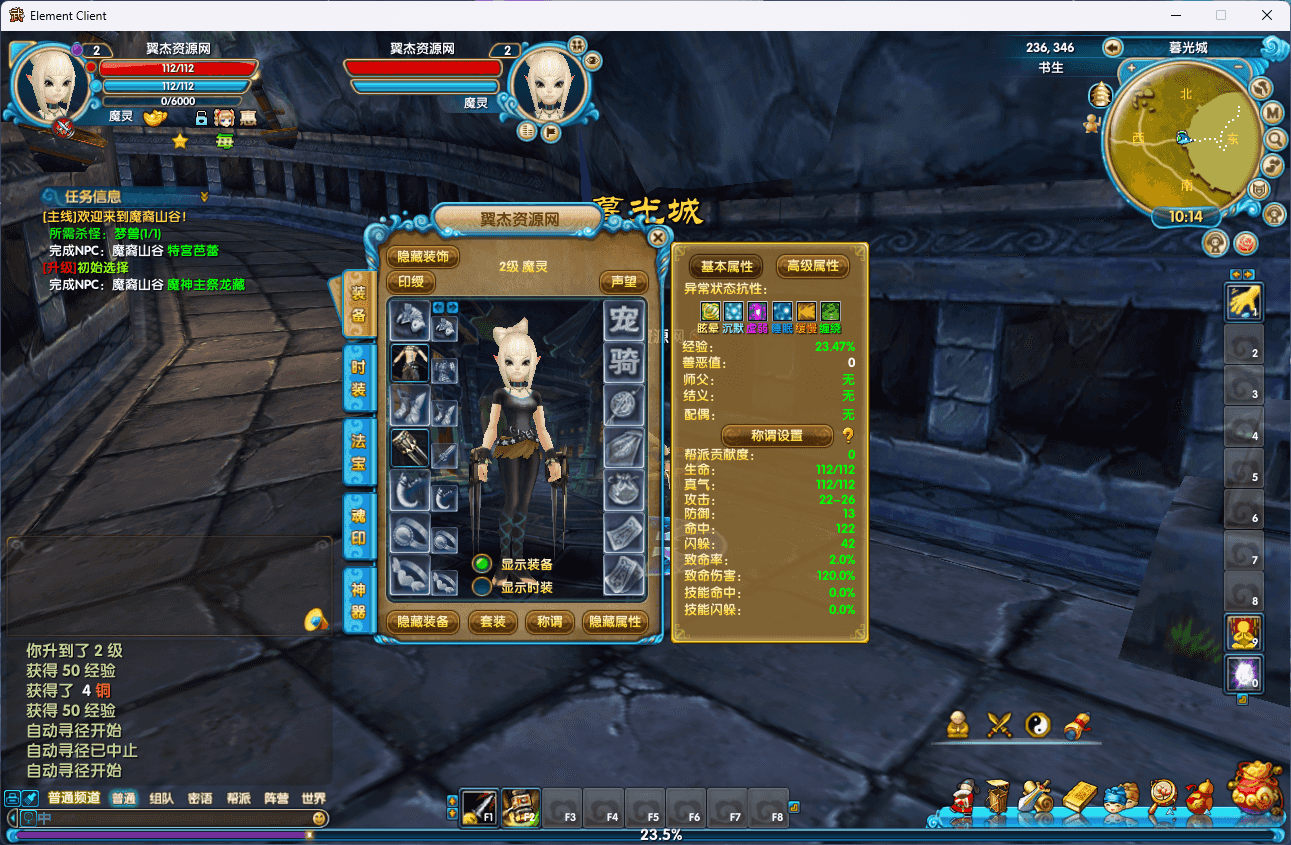1291x845 pixels.
Task: Select the 显示时装 radio option
Action: click(482, 587)
